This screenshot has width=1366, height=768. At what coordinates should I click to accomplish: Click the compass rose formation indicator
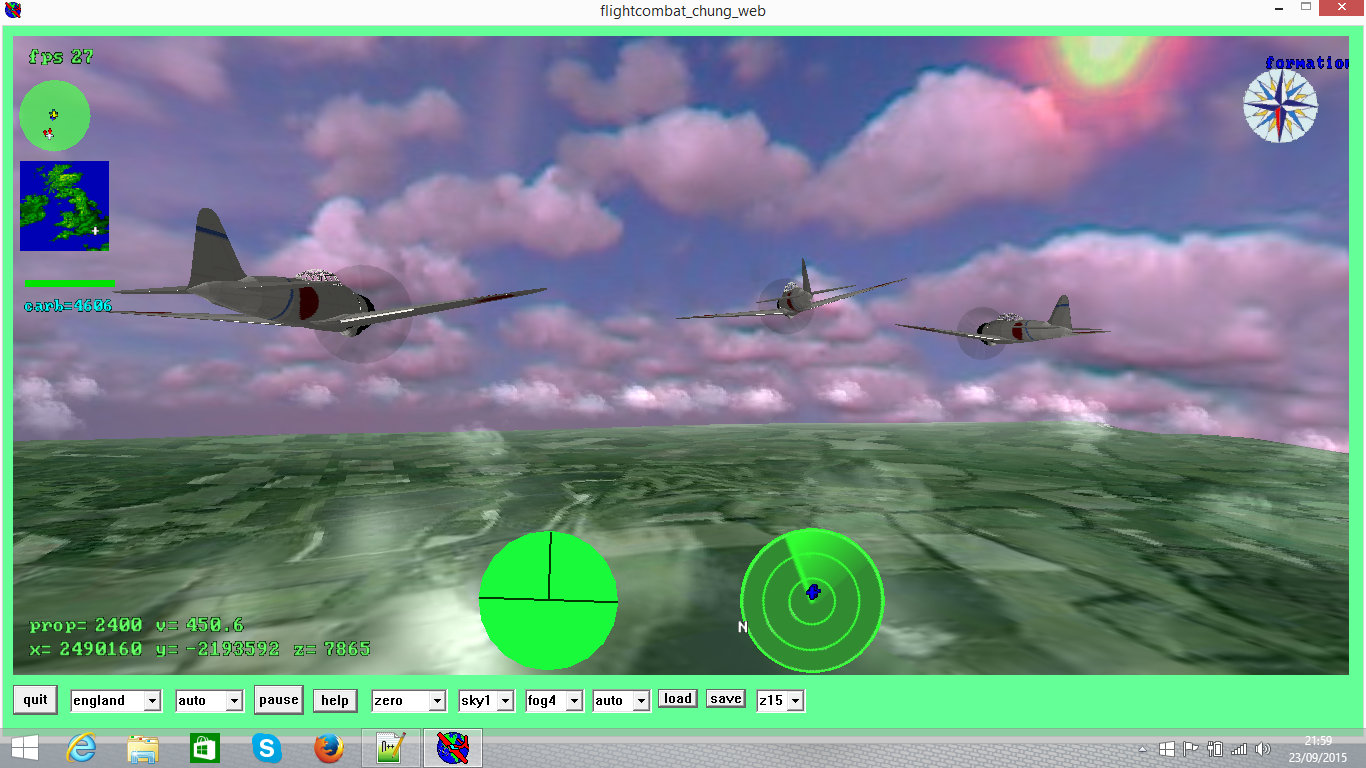(x=1281, y=105)
